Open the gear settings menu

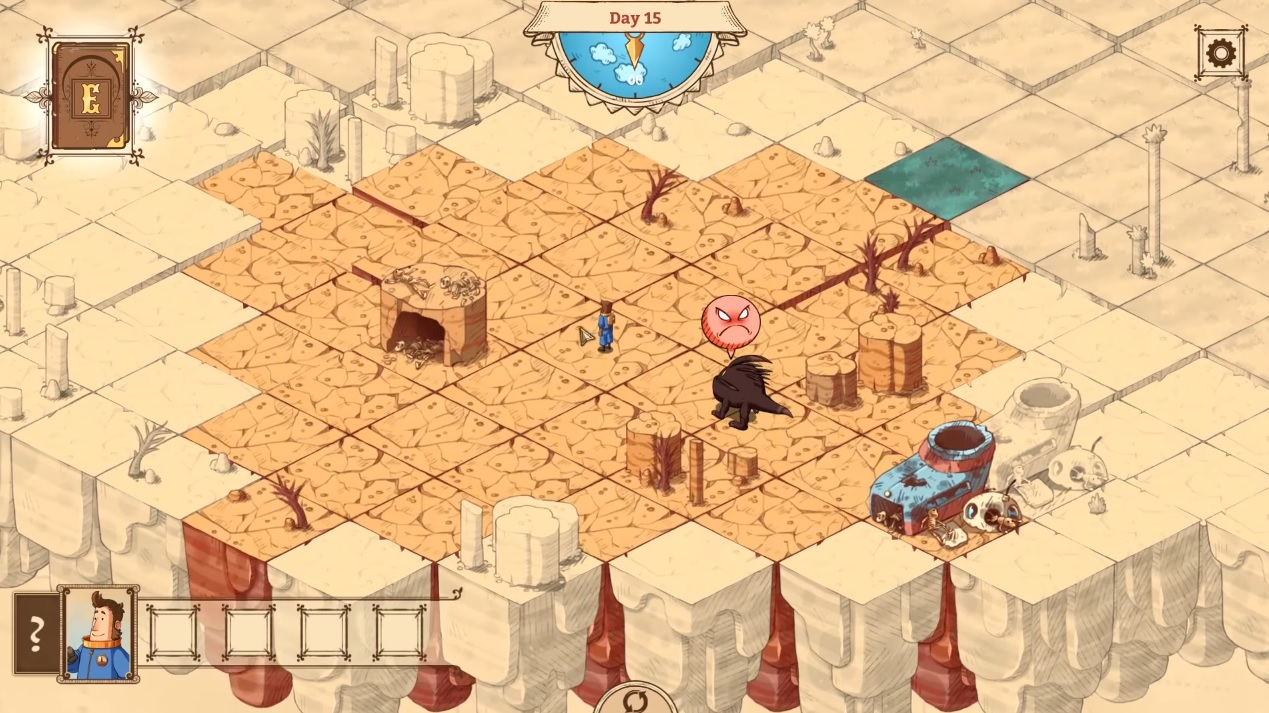click(1220, 53)
